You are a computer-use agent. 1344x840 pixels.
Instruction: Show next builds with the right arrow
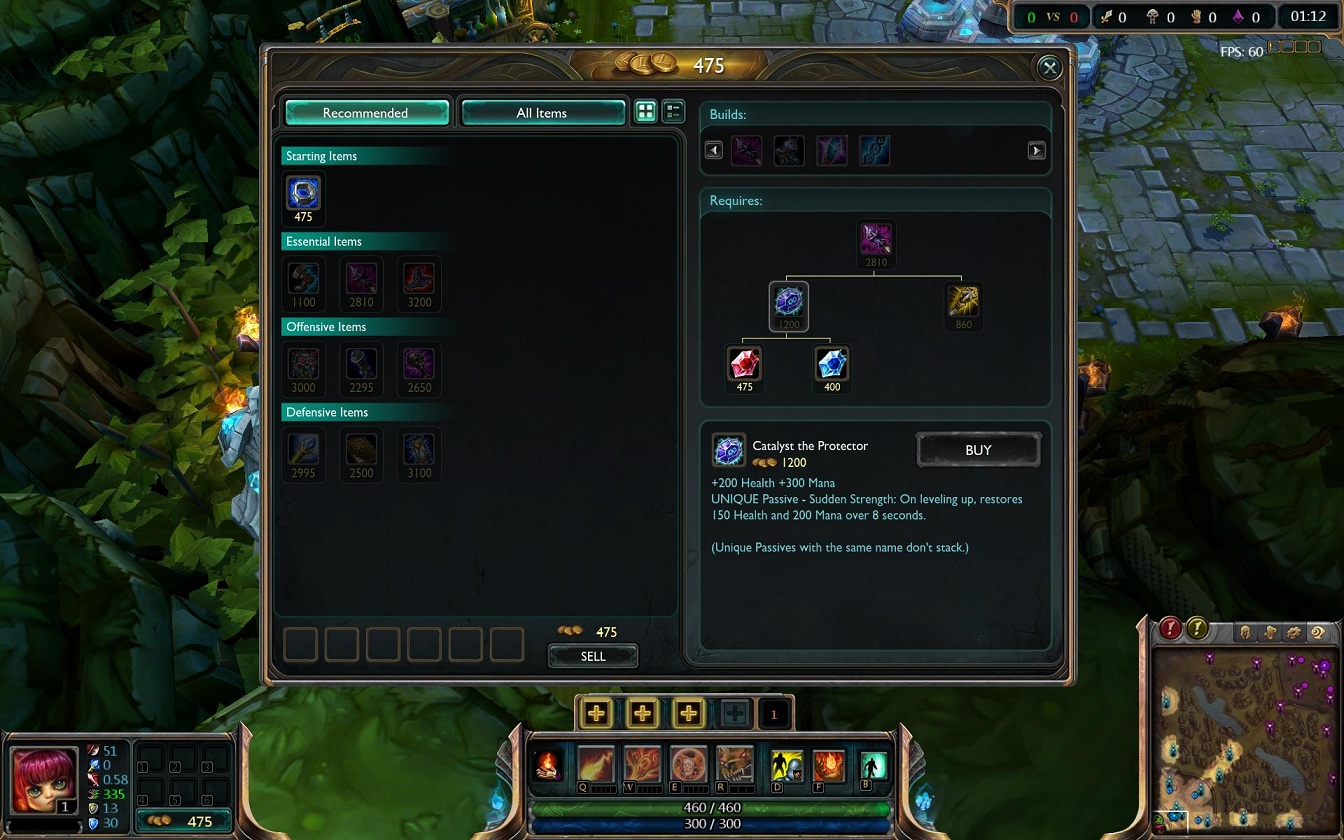click(1036, 151)
